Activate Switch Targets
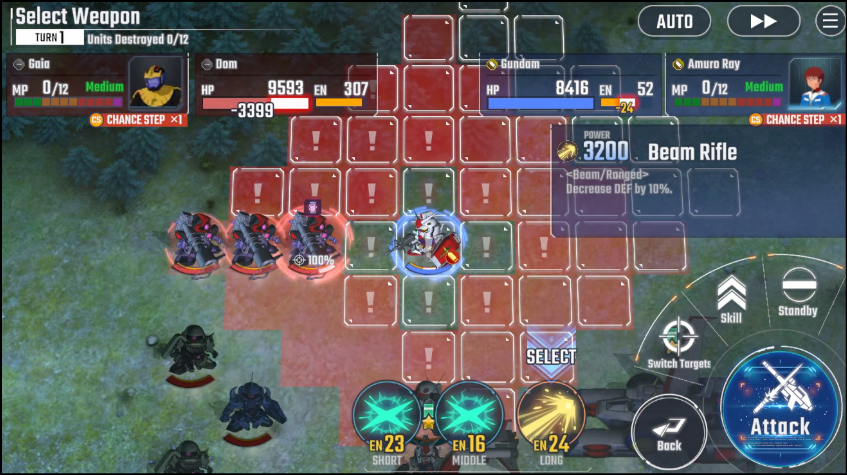 679,343
